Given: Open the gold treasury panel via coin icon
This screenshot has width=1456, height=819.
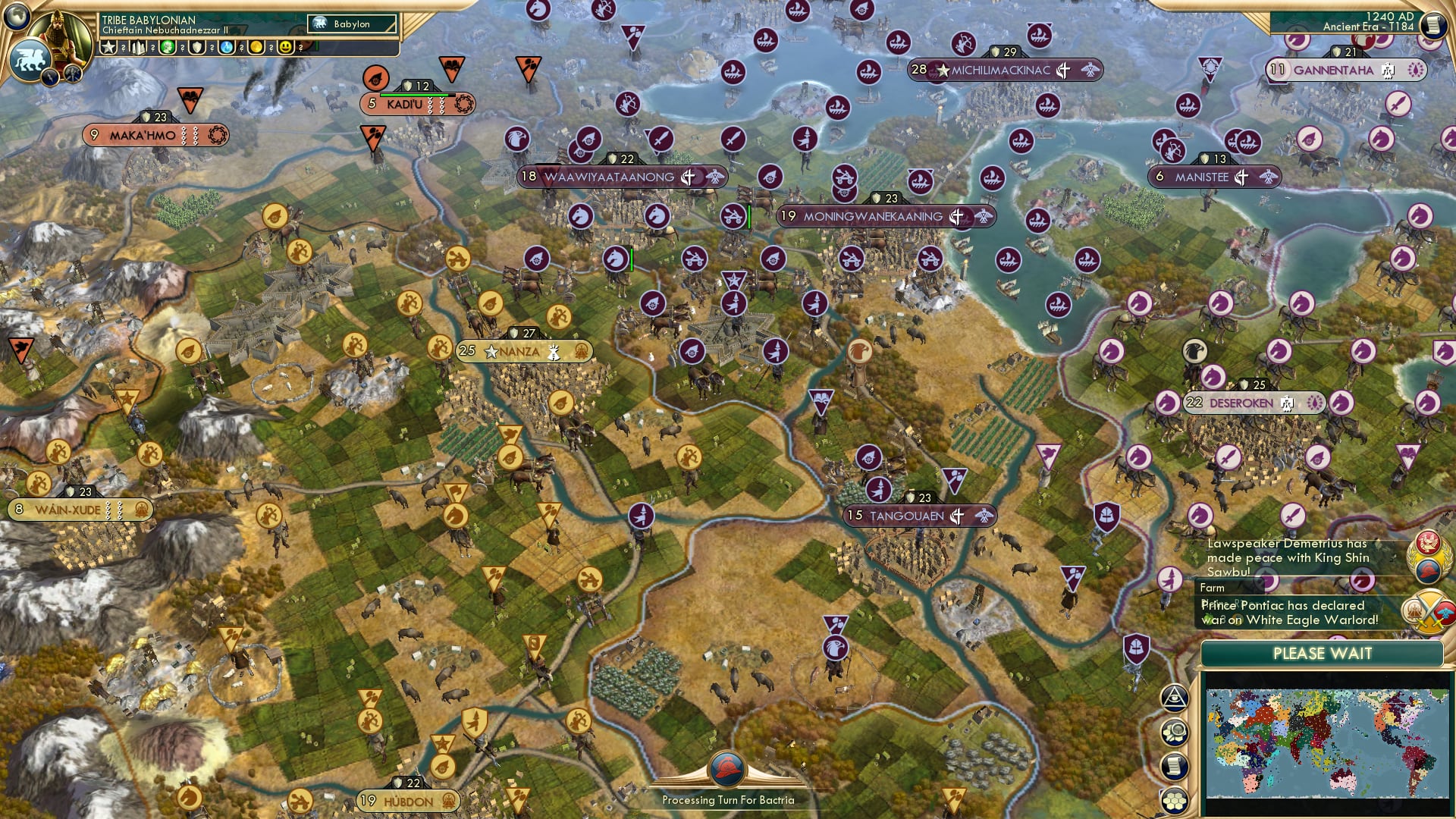Looking at the screenshot, I should [x=257, y=47].
